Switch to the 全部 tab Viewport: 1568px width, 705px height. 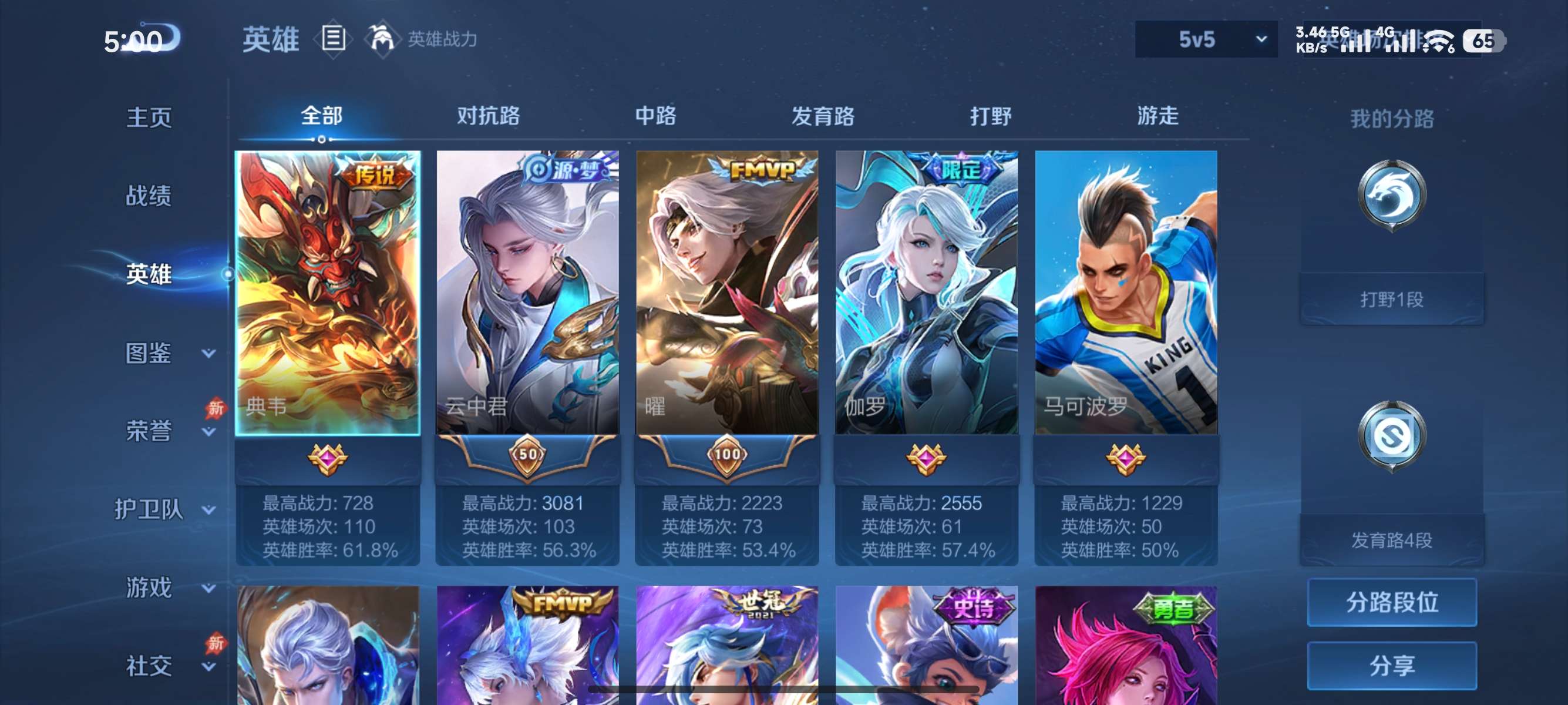point(320,116)
